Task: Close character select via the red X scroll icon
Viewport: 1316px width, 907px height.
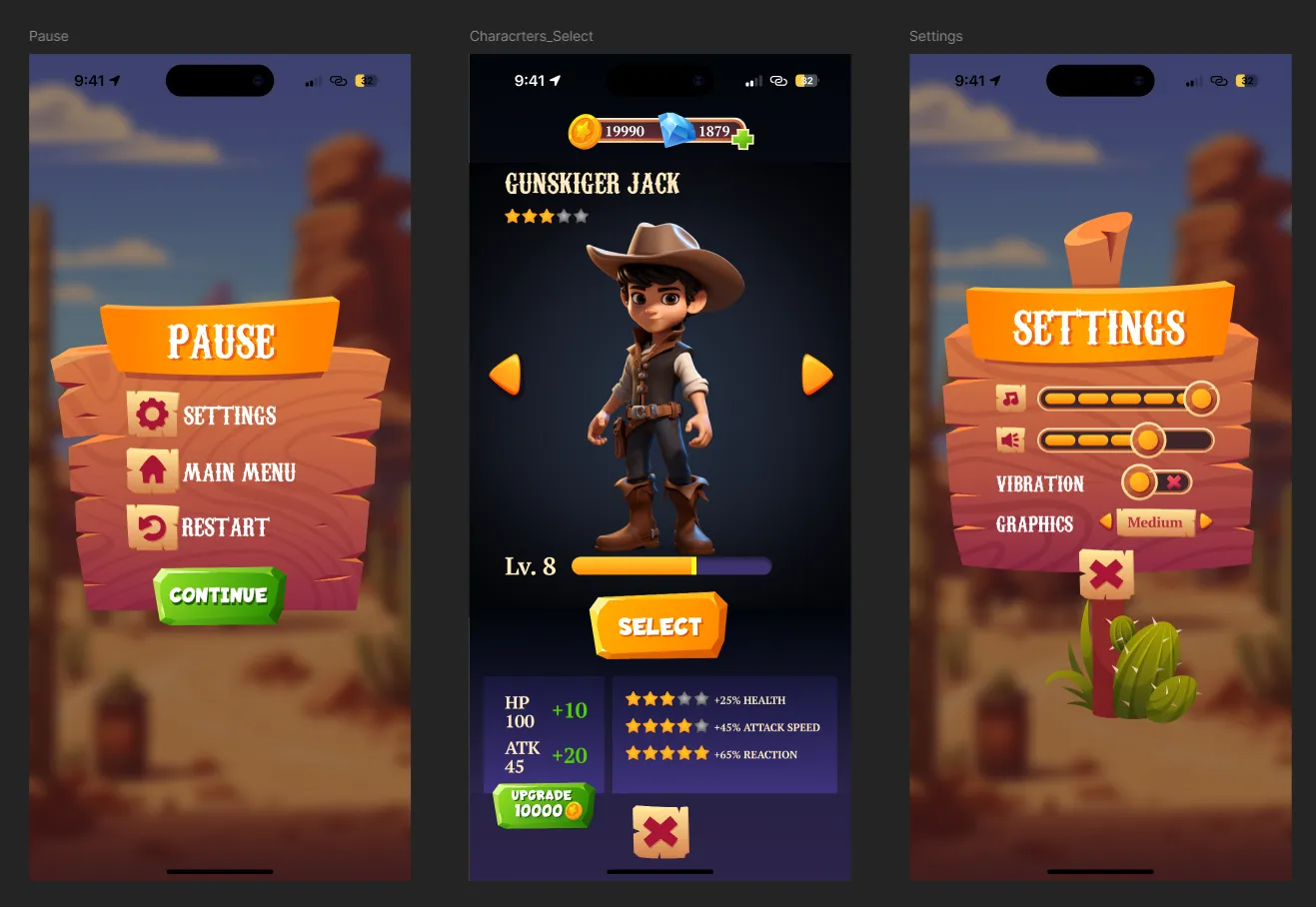Action: point(659,831)
